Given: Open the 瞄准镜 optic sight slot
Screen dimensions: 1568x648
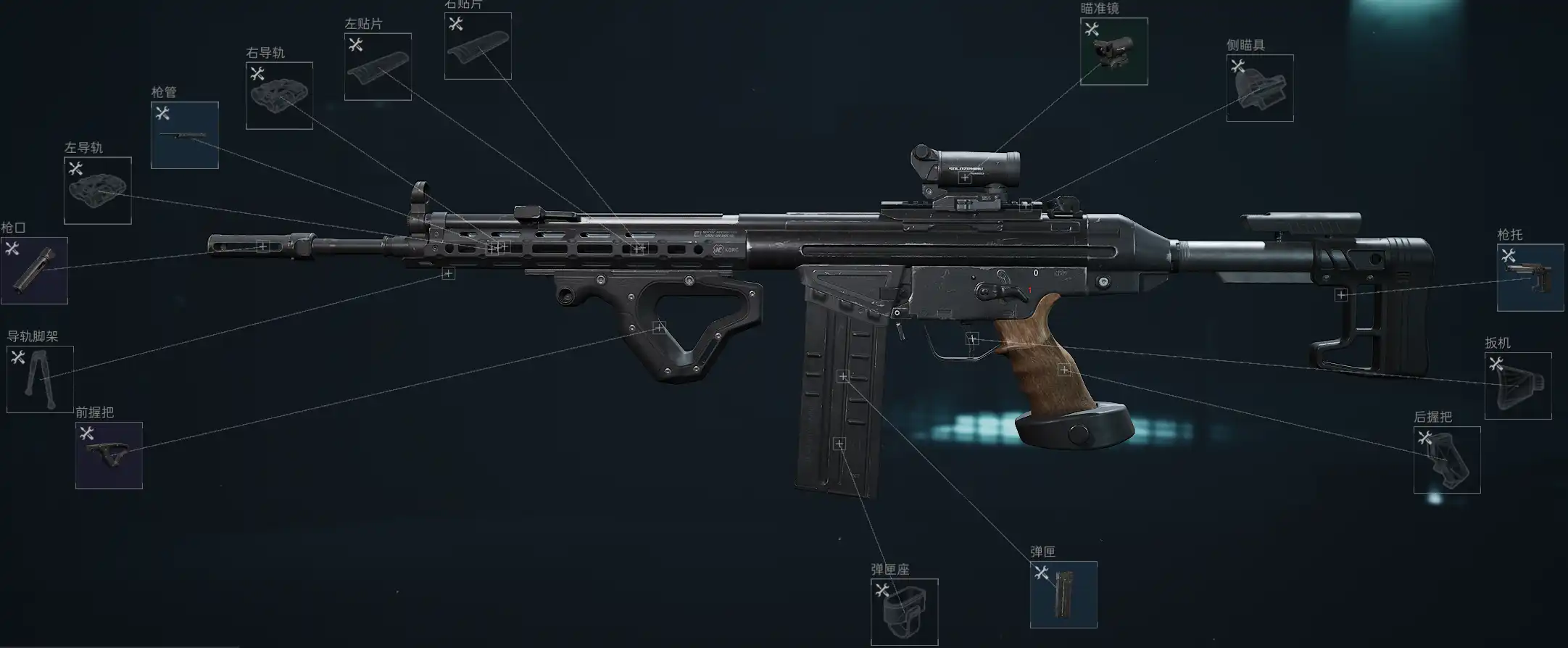Looking at the screenshot, I should (x=1113, y=51).
